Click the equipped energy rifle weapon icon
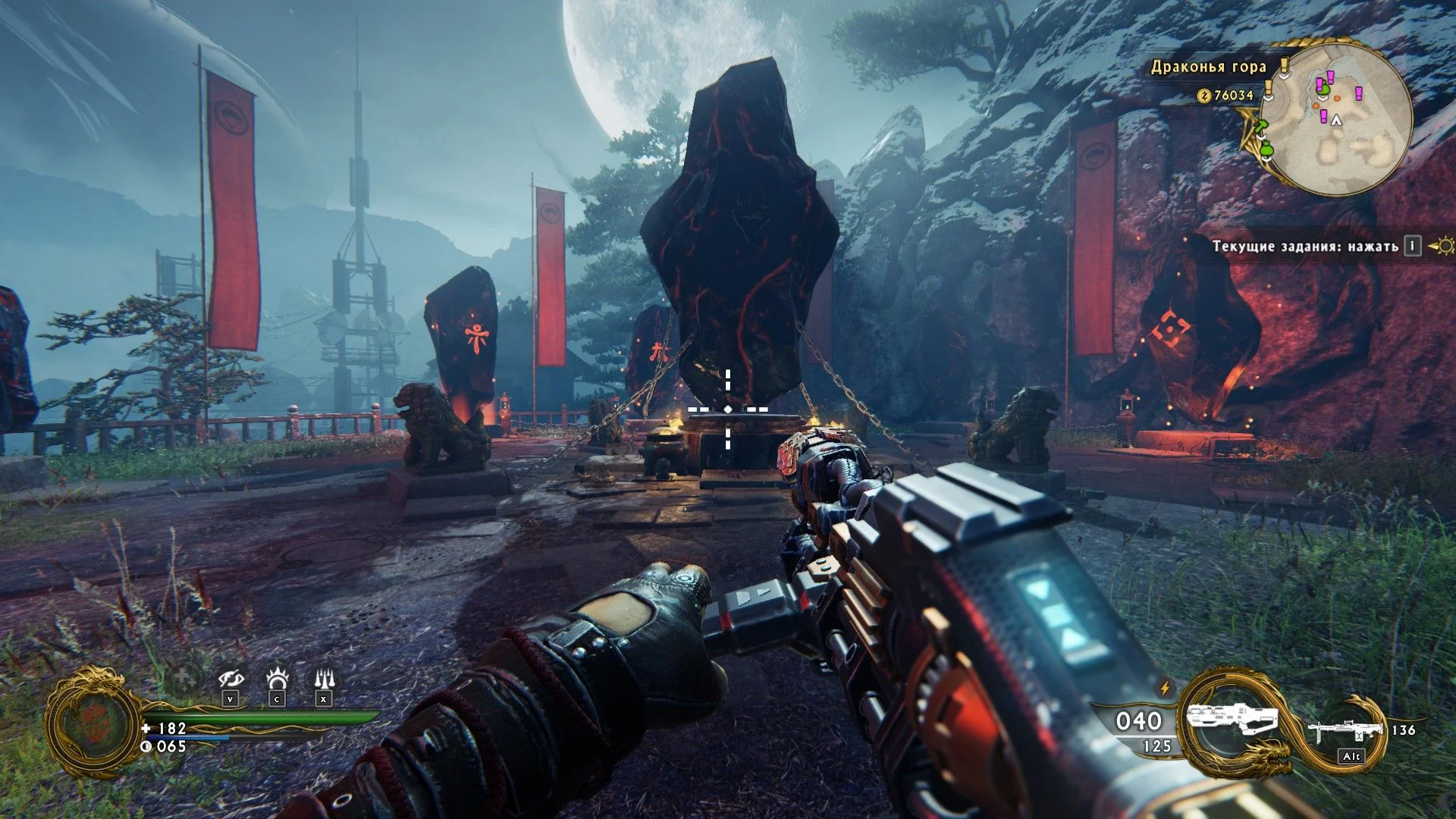 pyautogui.click(x=1232, y=720)
